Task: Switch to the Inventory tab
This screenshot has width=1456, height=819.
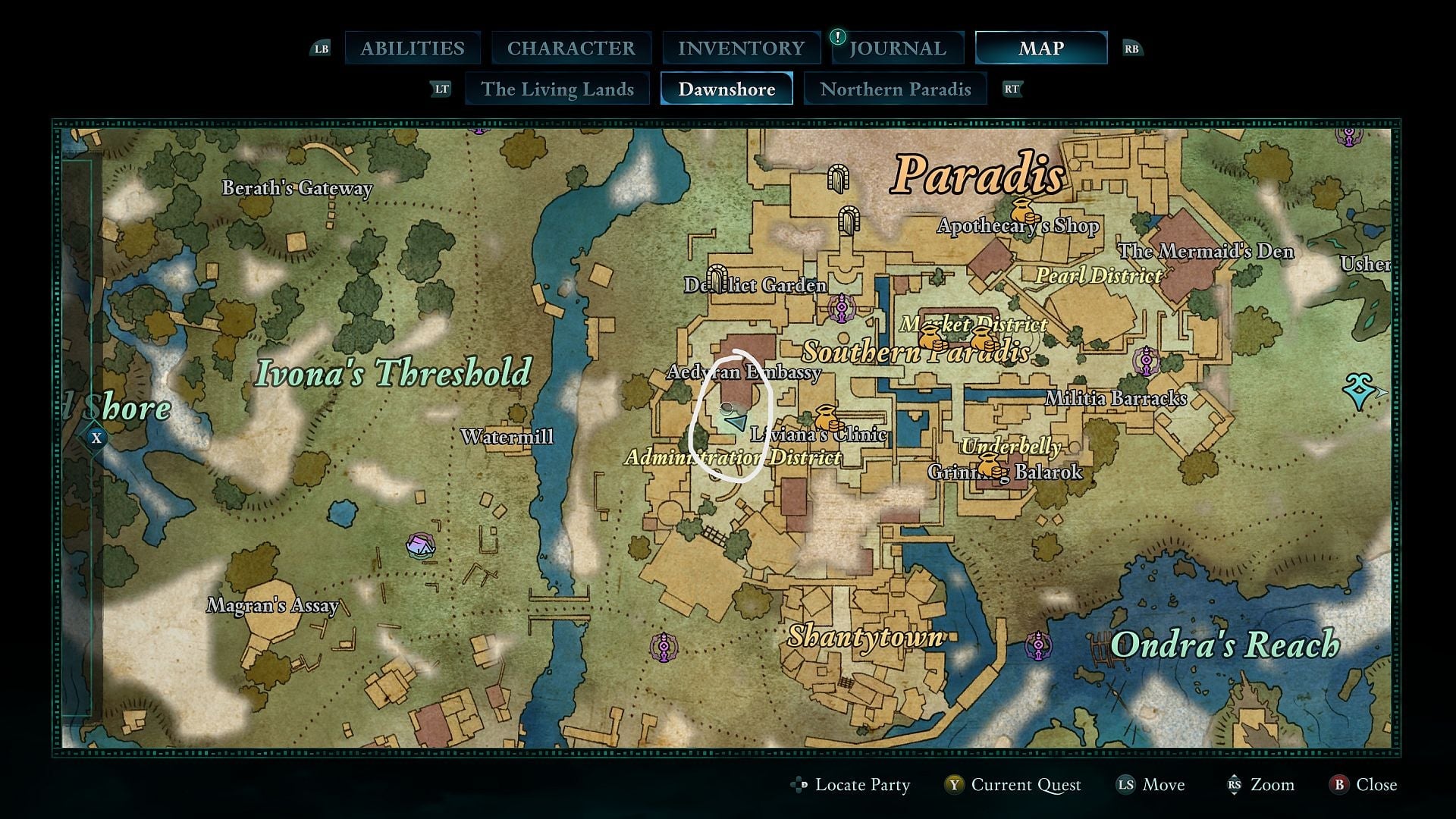Action: point(742,48)
